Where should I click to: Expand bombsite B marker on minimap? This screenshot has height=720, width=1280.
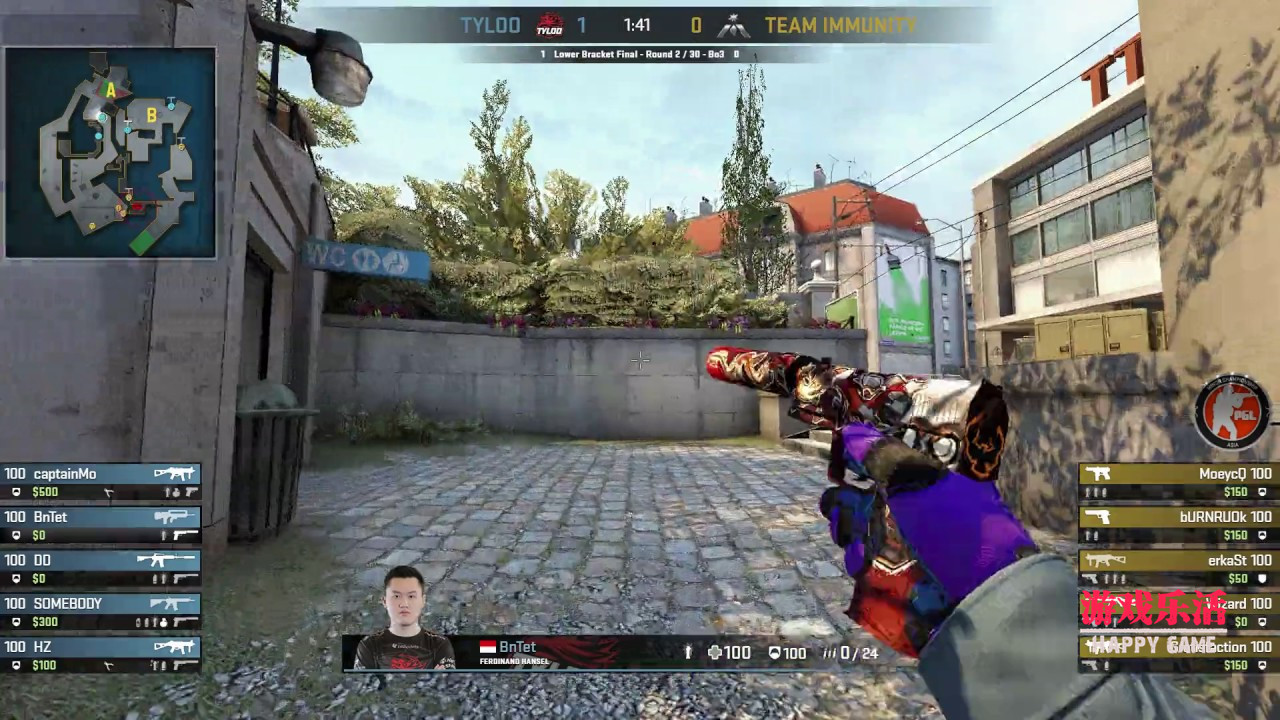coord(150,115)
